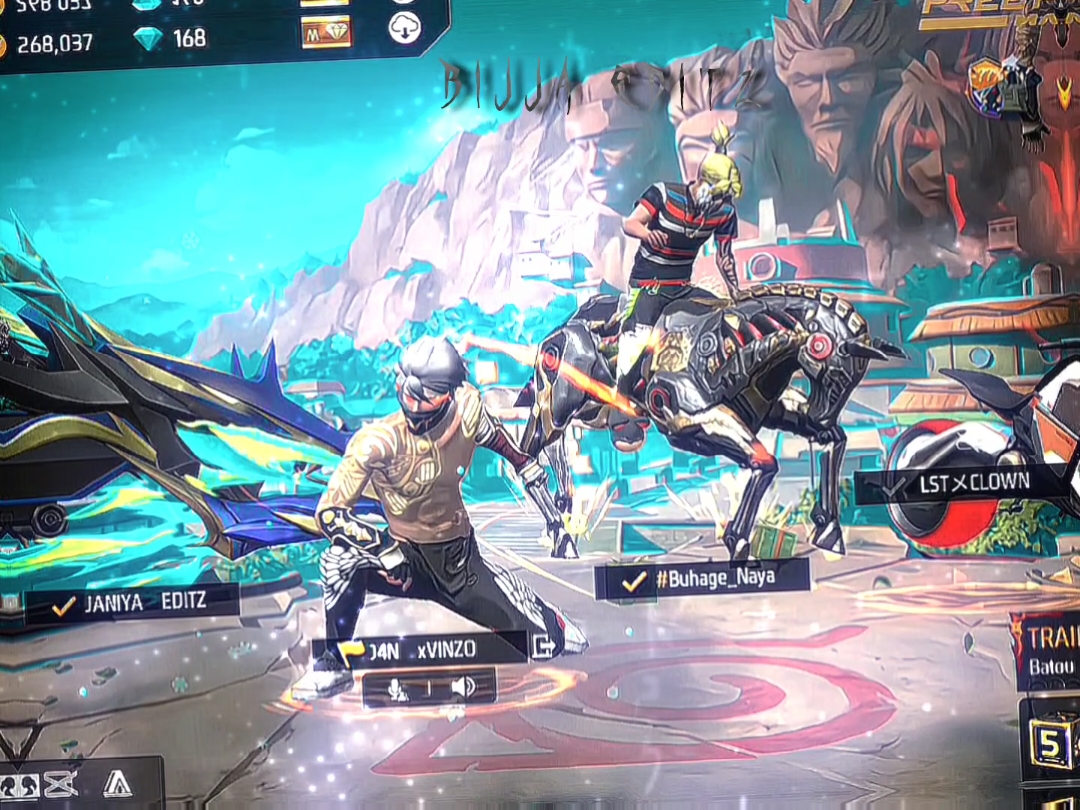The image size is (1080, 810).
Task: Click the crossed-out rectangle icon
Action: pyautogui.click(x=59, y=785)
